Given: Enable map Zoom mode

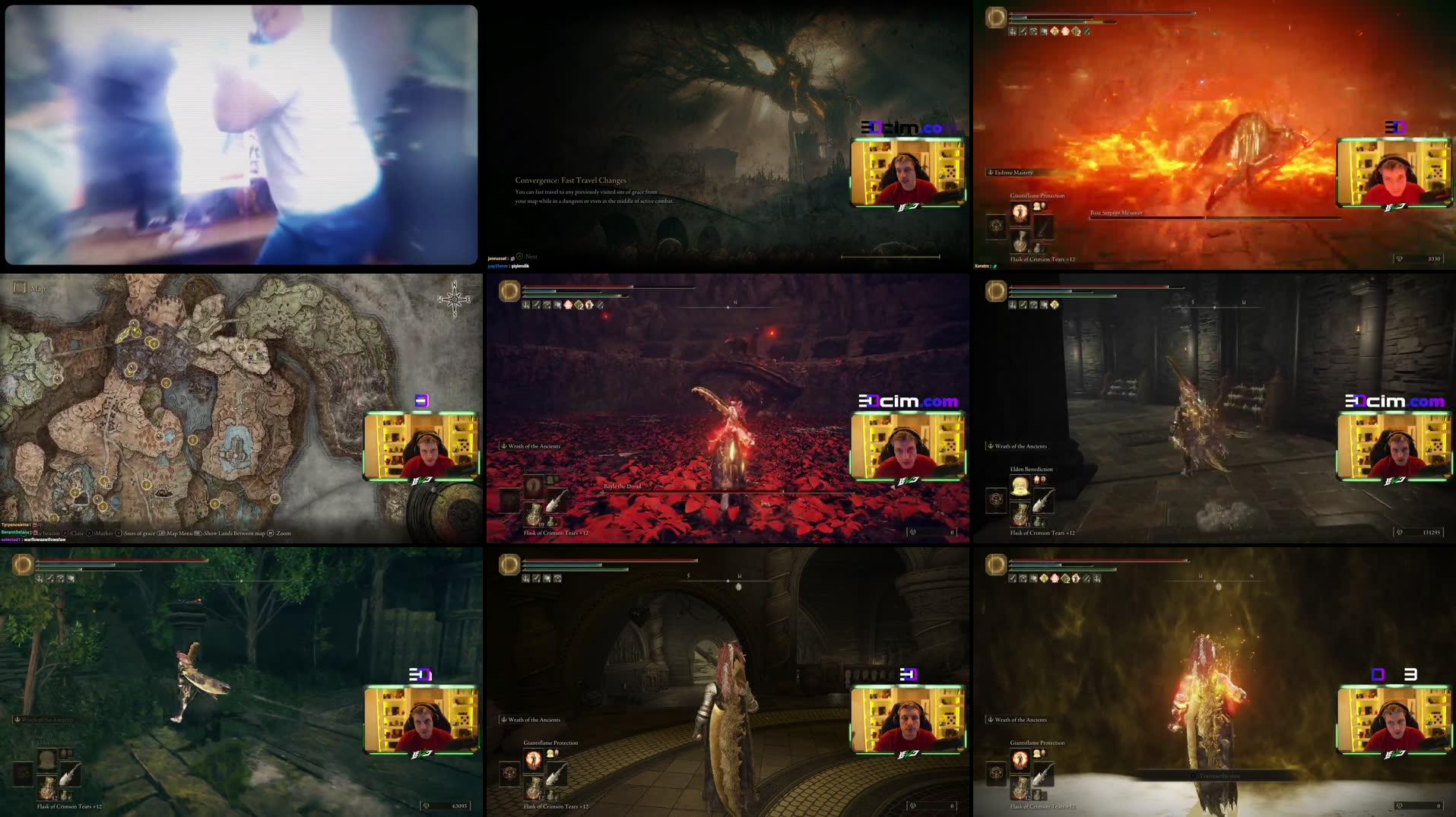Looking at the screenshot, I should [284, 534].
